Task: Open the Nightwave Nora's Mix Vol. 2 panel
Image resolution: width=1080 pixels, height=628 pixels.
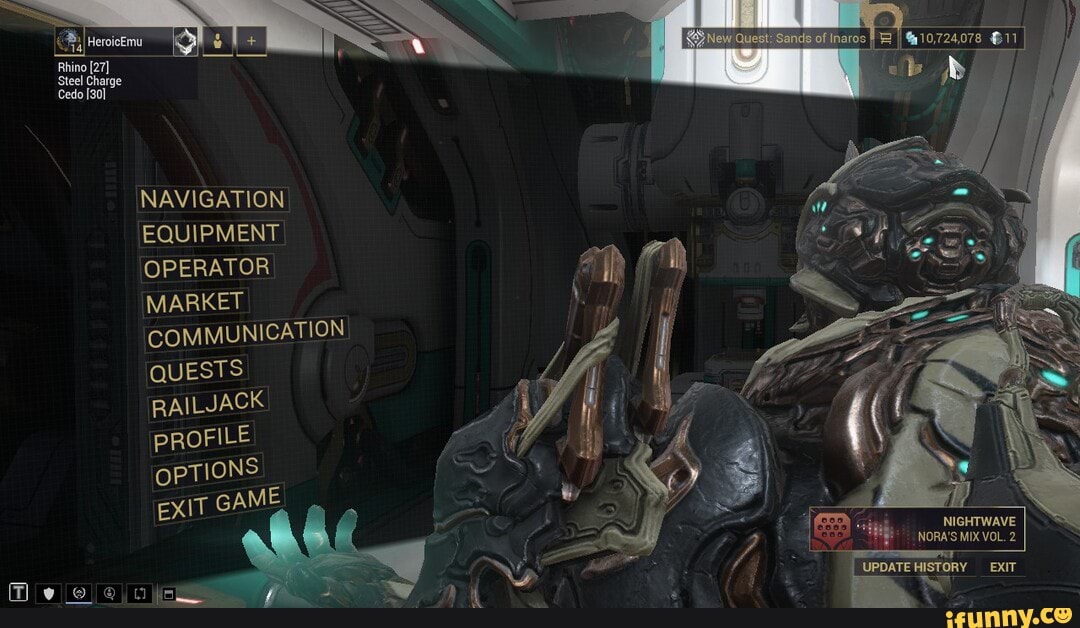Action: tap(917, 529)
